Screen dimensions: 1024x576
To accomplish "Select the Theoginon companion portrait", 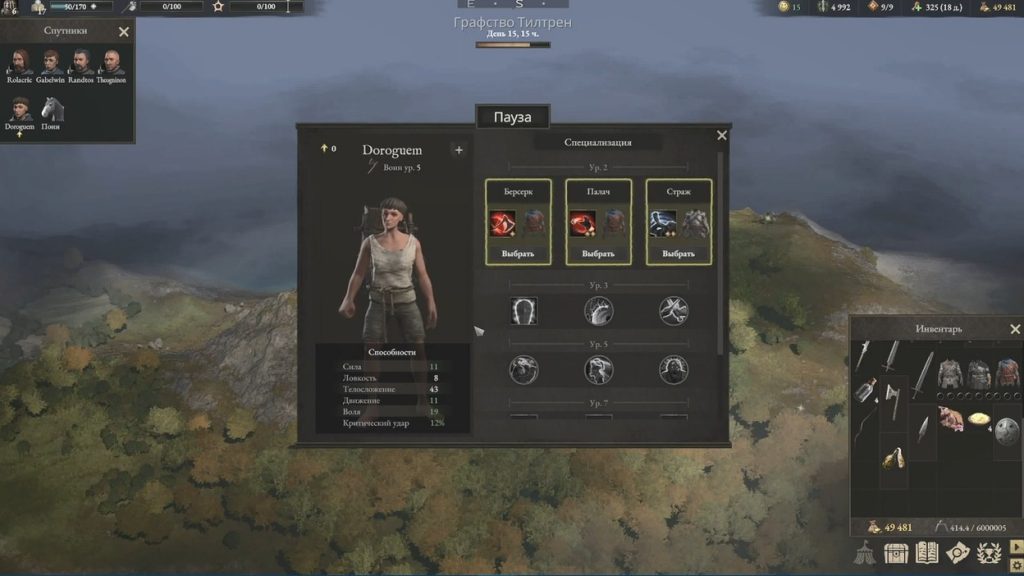I will tap(112, 64).
